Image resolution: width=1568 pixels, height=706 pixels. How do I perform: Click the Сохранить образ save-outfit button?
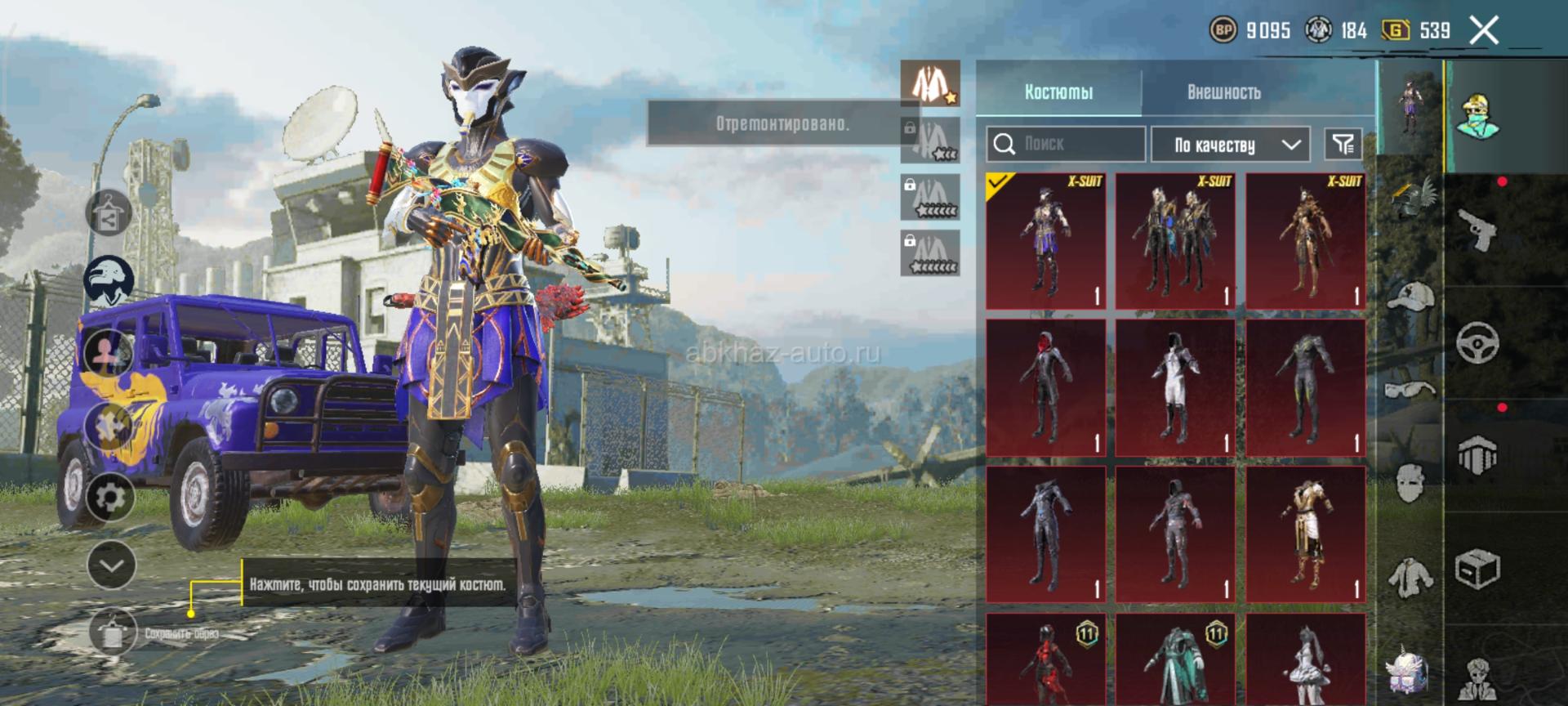pyautogui.click(x=113, y=632)
